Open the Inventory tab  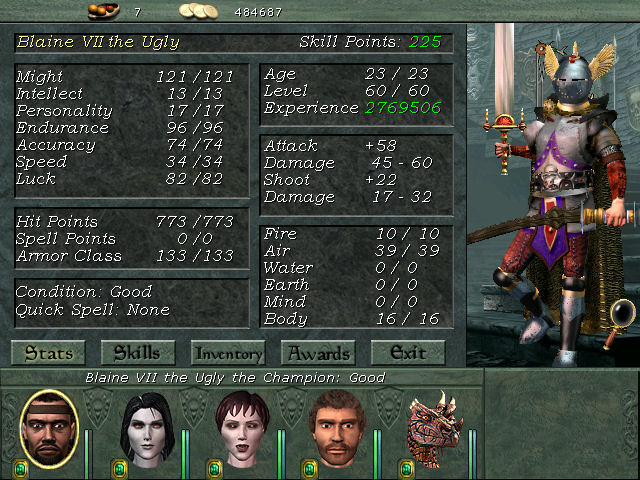(228, 353)
